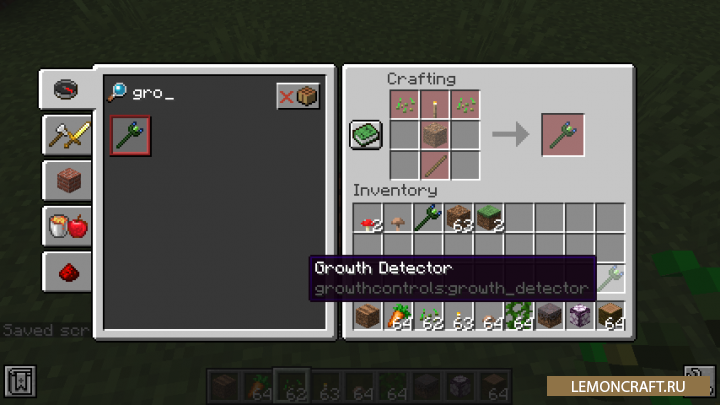The width and height of the screenshot is (720, 405).
Task: Choose the Growth Detector recipe result
Action: coord(131,136)
